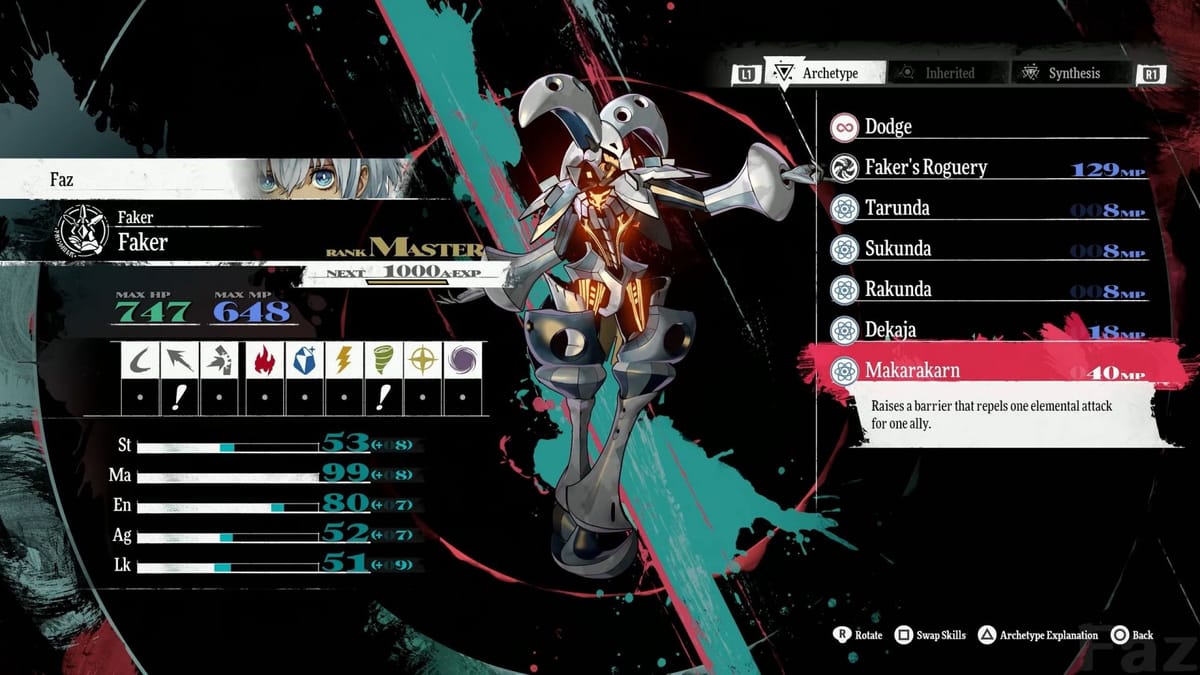Select the Rakunda skill row
Viewport: 1200px width, 675px height.
[985, 289]
